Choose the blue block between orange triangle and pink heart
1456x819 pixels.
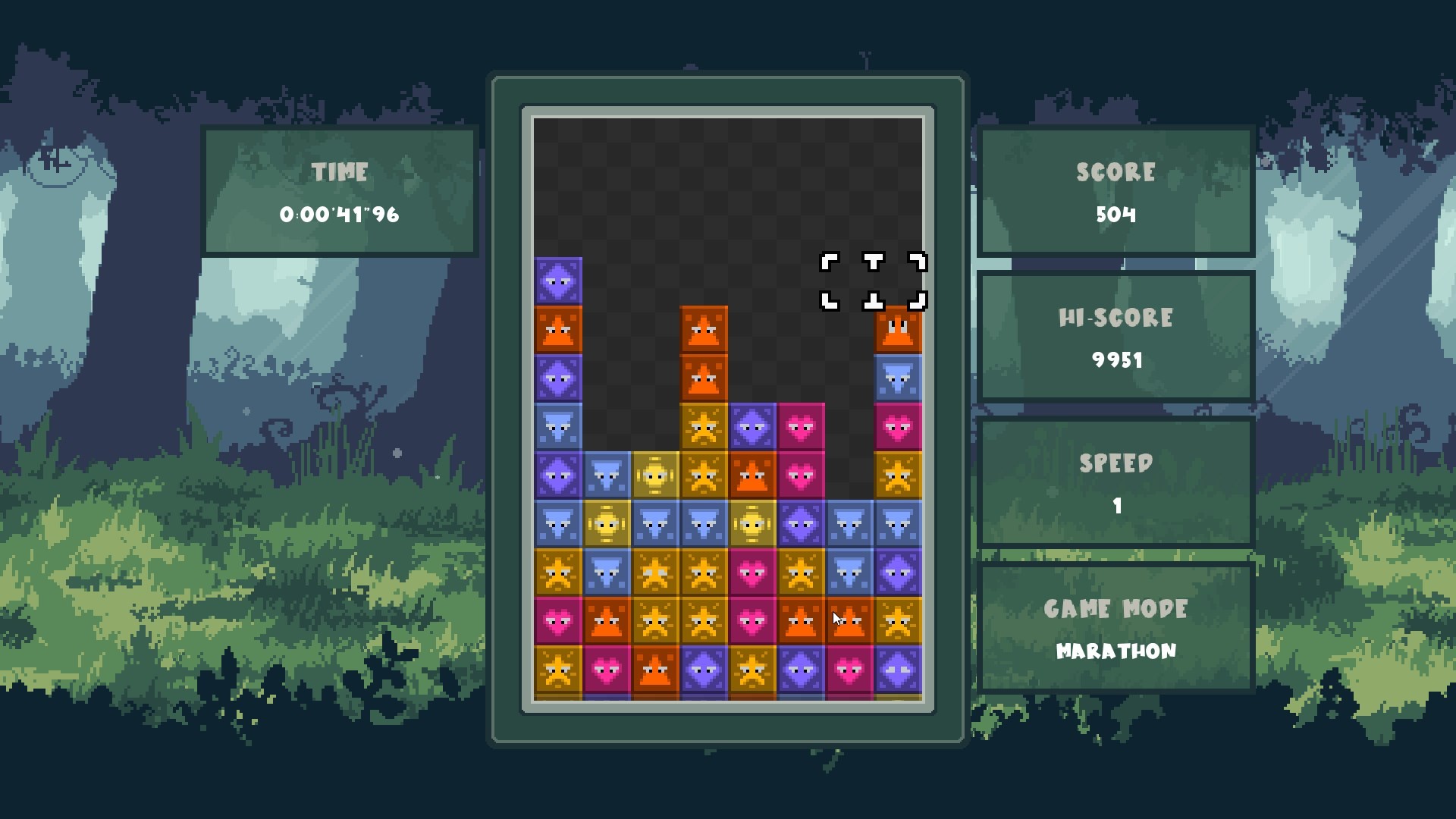(x=898, y=378)
